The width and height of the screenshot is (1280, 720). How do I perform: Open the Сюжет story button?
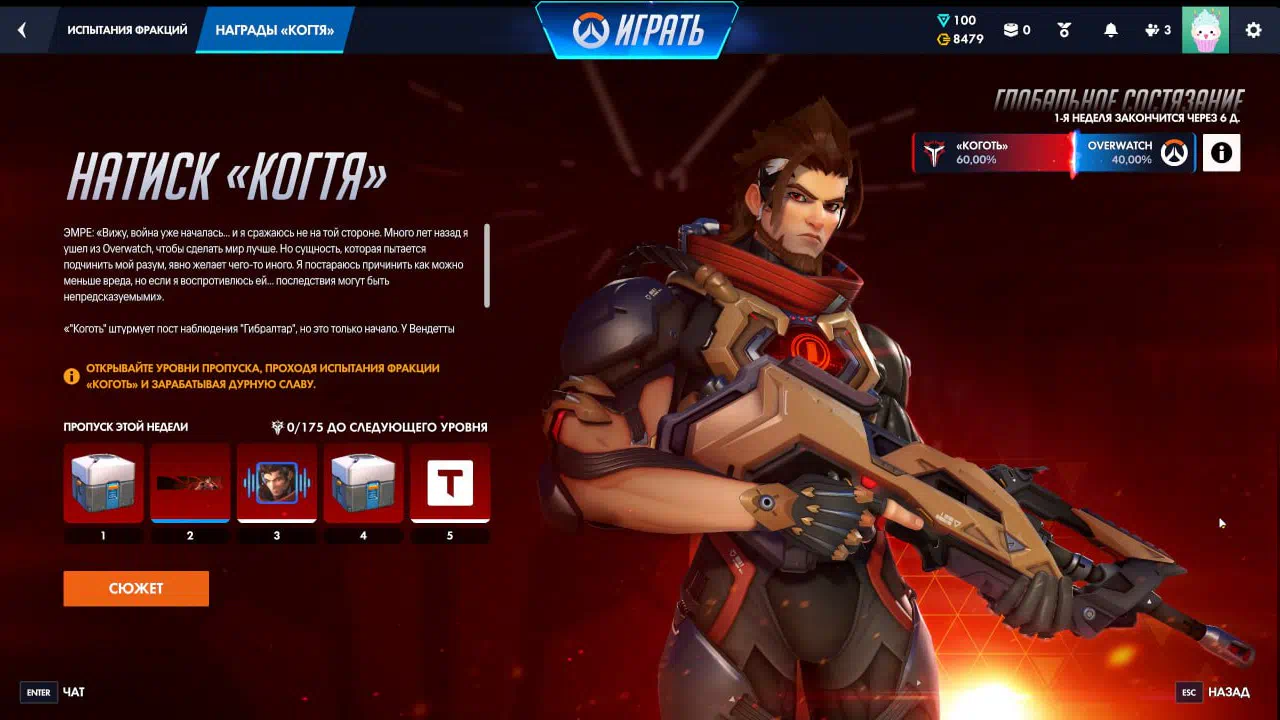point(136,588)
